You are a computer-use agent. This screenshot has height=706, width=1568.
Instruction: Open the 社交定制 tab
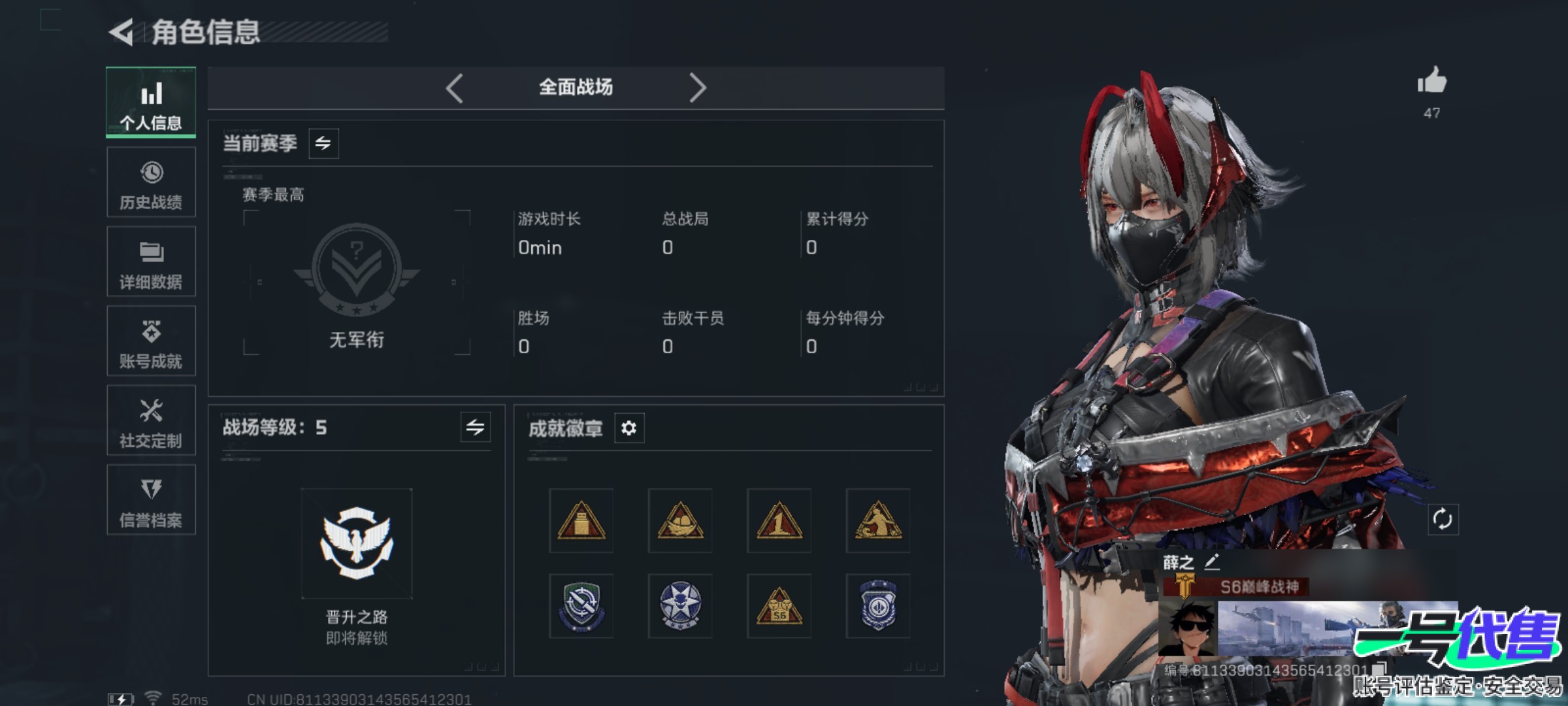coord(151,420)
